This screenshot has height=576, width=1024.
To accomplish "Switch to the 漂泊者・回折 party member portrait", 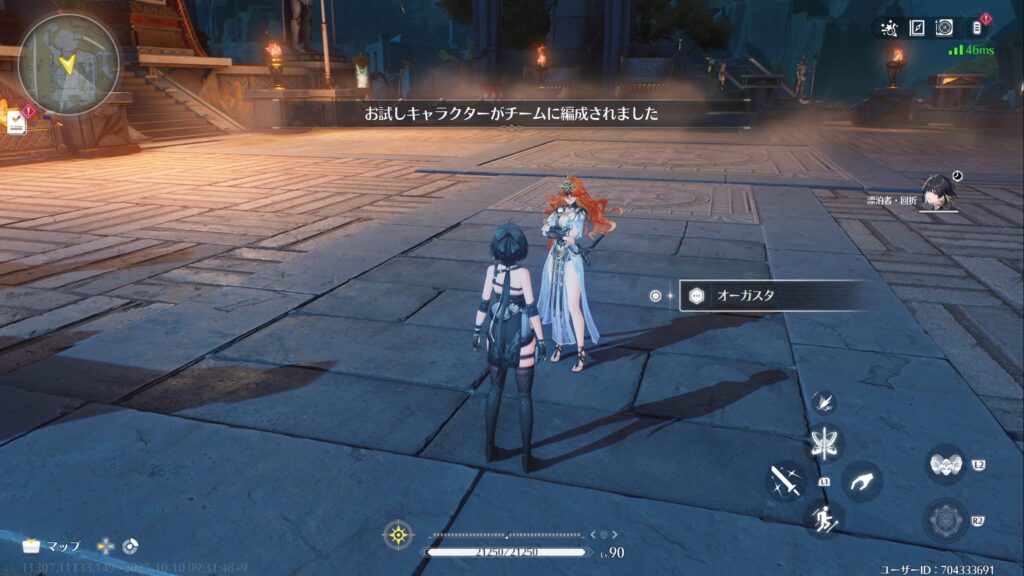I will pyautogui.click(x=938, y=193).
